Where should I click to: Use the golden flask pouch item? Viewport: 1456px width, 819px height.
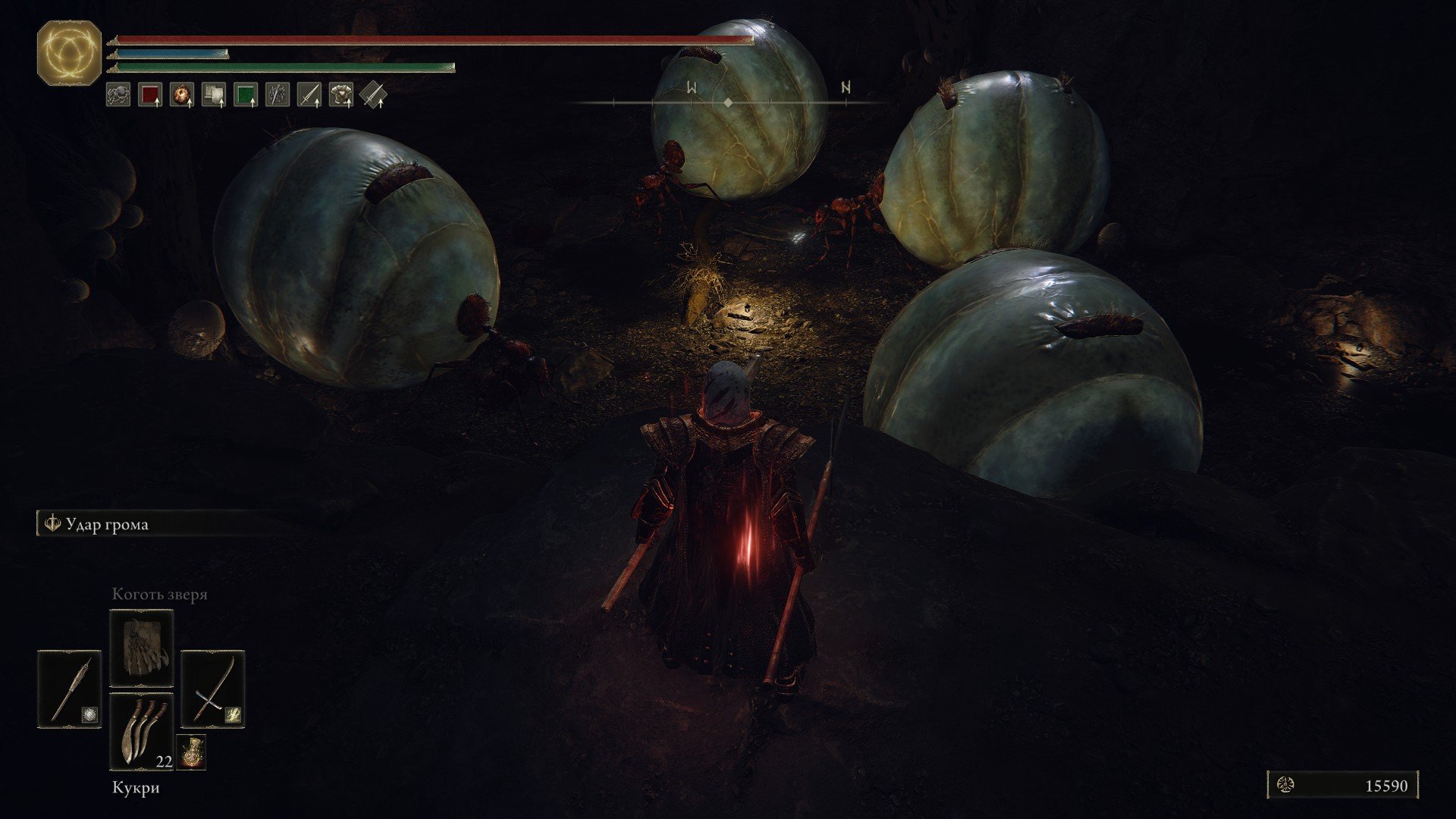(191, 751)
